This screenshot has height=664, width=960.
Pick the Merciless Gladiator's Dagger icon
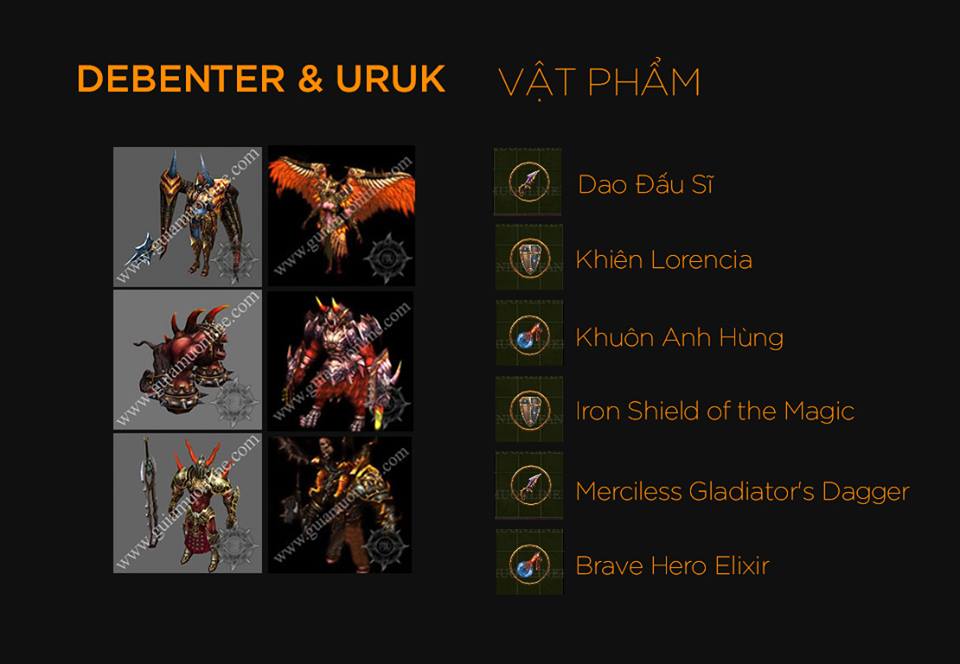[528, 486]
